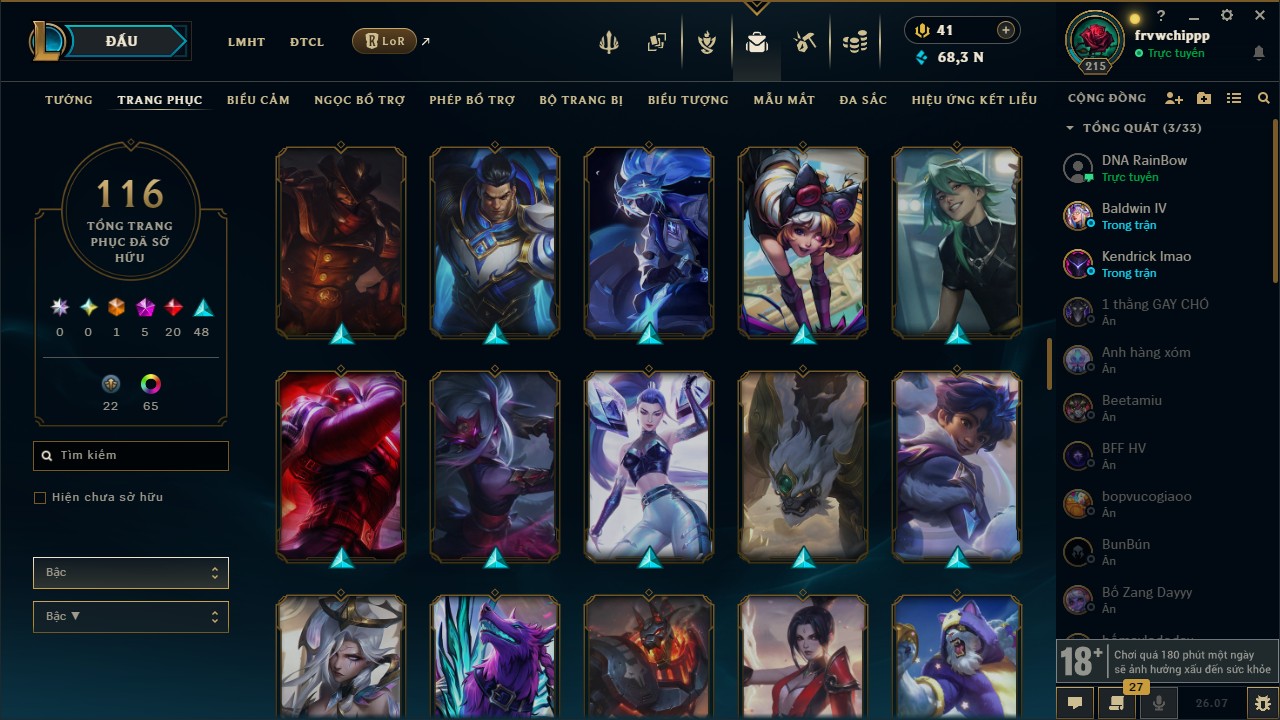Image resolution: width=1280 pixels, height=720 pixels.
Task: Click the add friend icon
Action: pos(1174,99)
